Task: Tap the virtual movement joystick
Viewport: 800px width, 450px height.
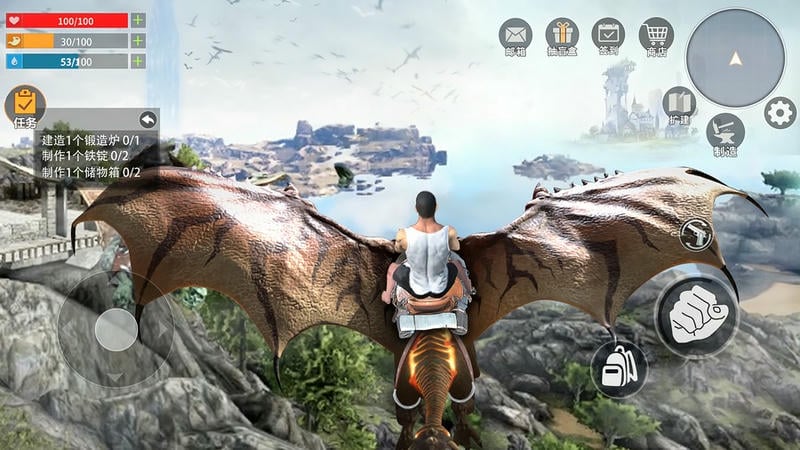Action: (x=116, y=328)
